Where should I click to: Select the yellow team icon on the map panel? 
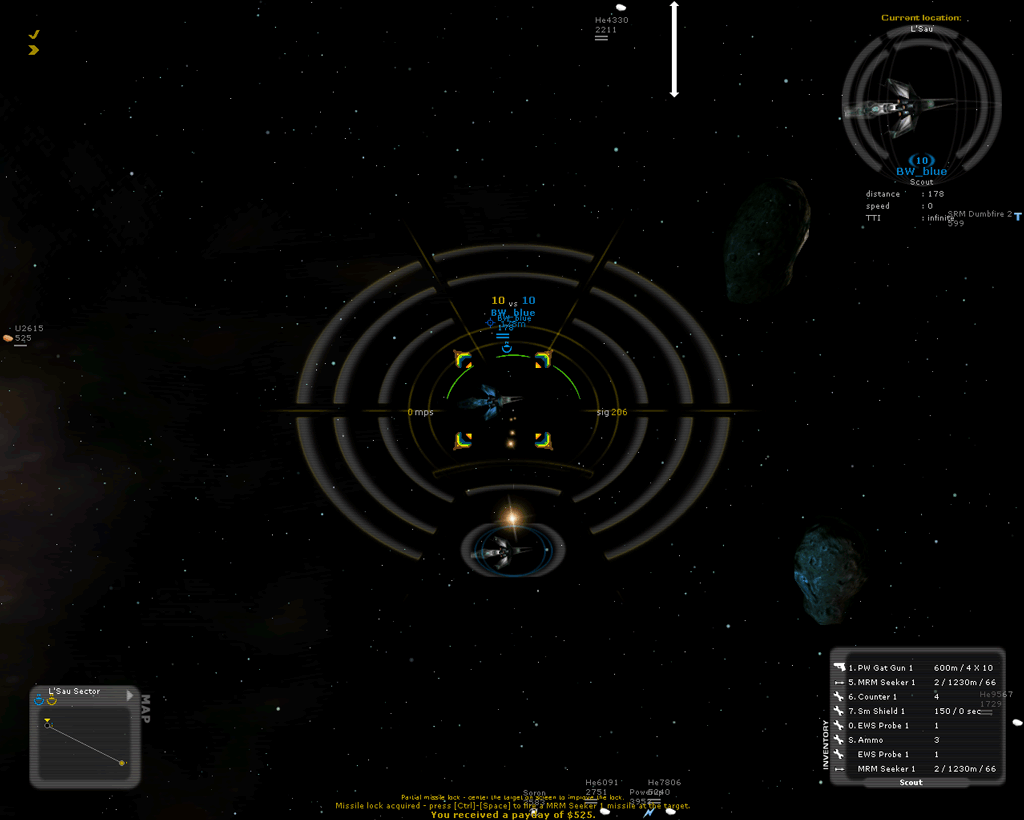click(51, 700)
